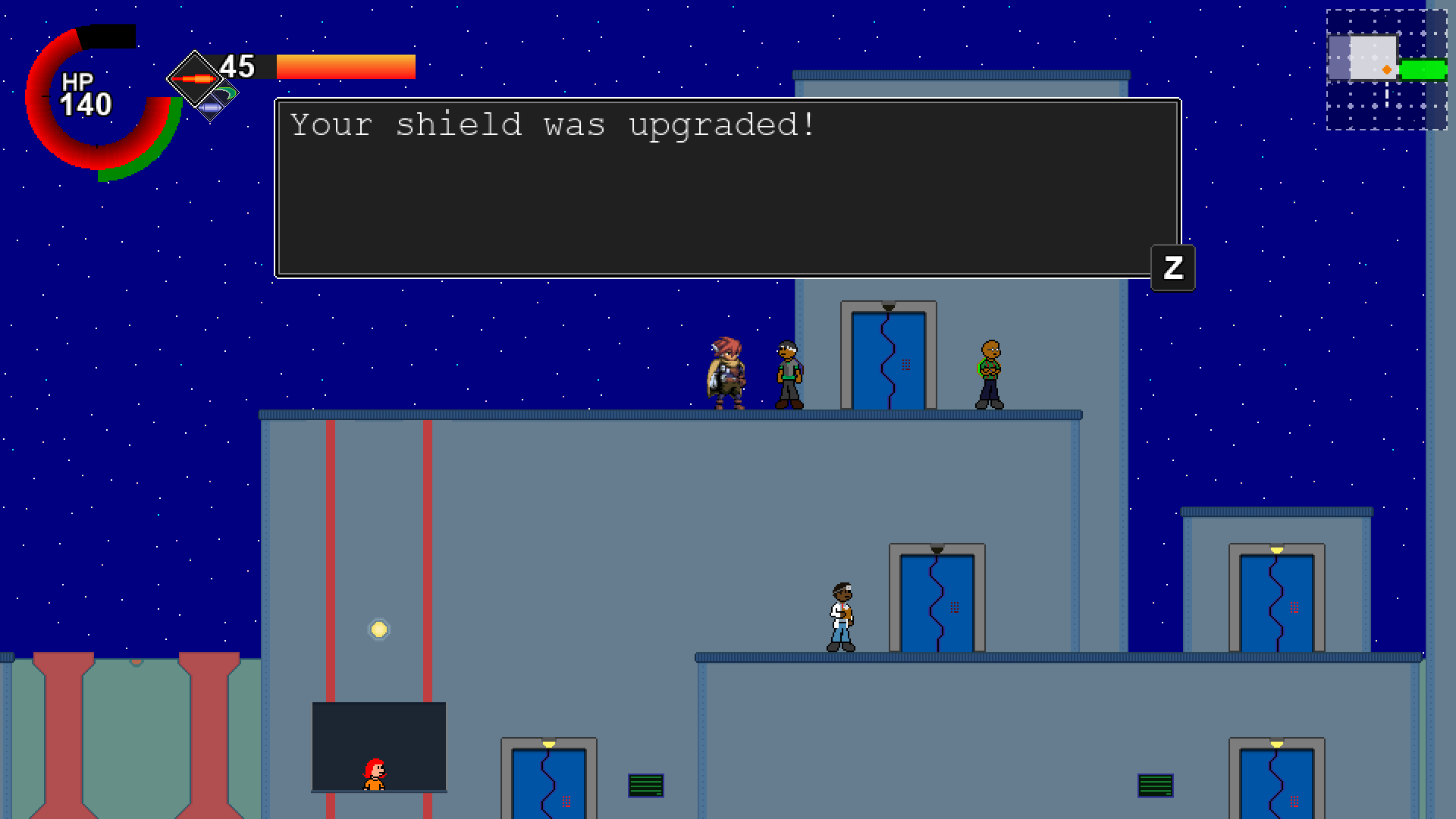Click the glowing orb pickup near the pillar

pyautogui.click(x=379, y=629)
